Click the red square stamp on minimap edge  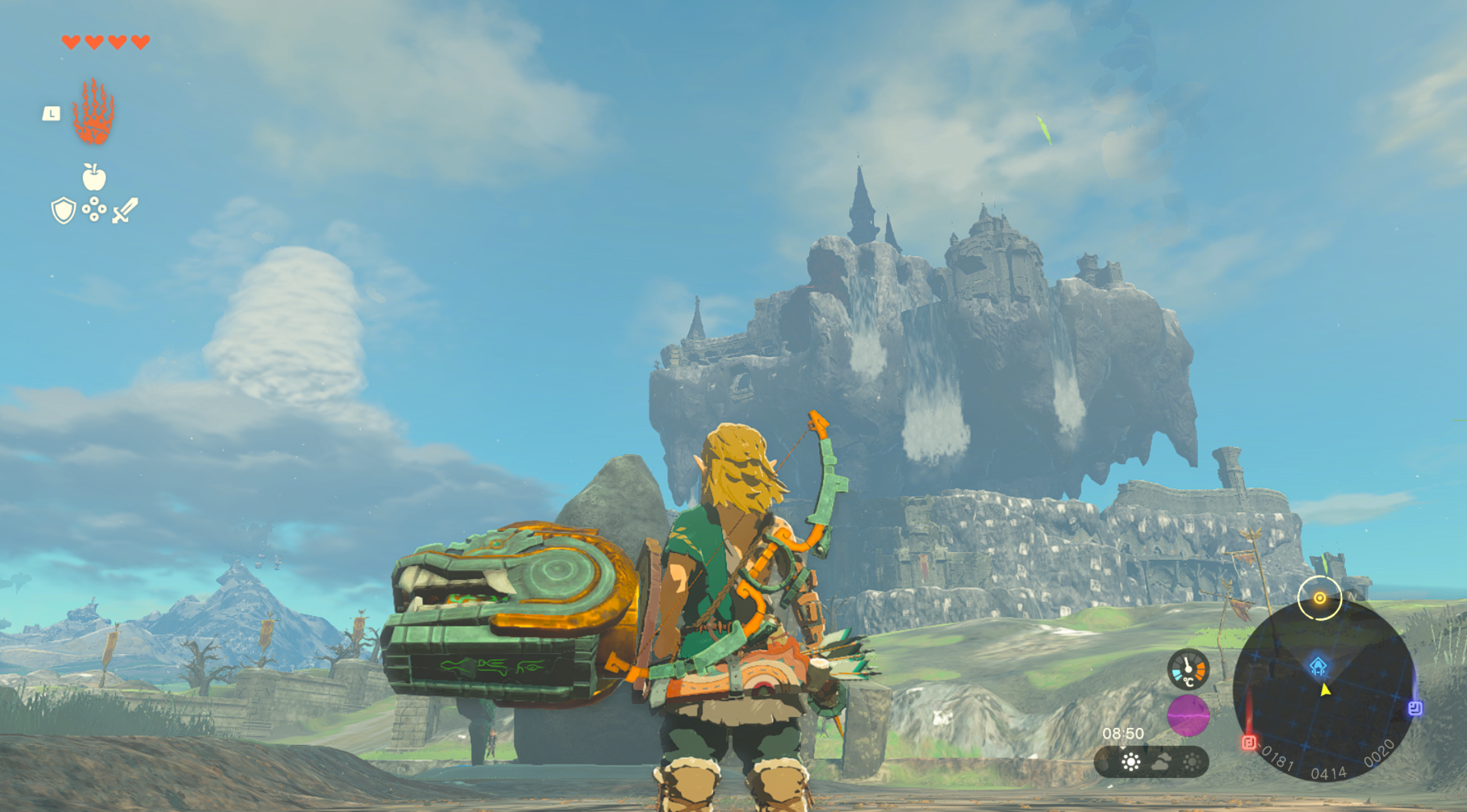coord(1248,742)
